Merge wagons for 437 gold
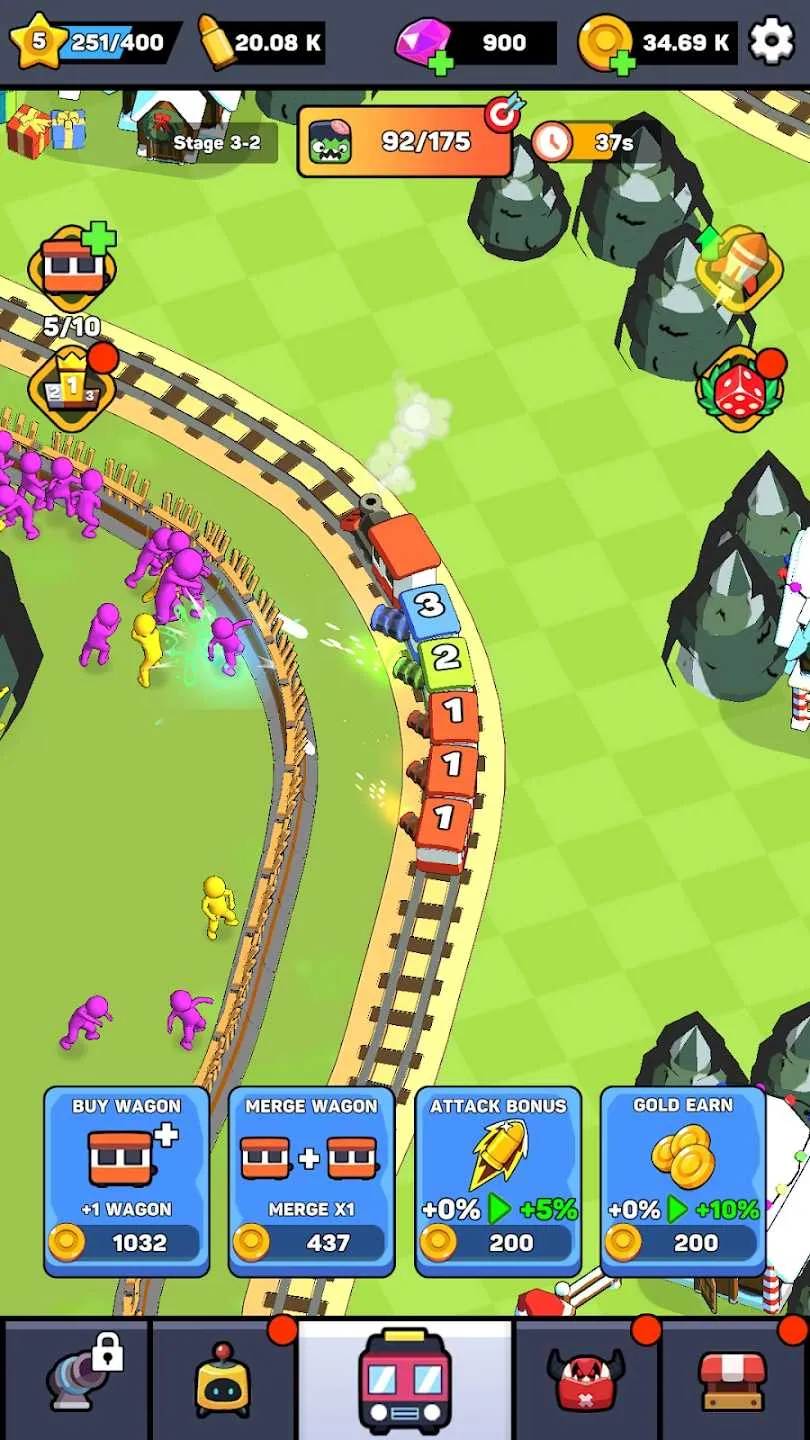Screen dimensions: 810x1440 (311, 1181)
